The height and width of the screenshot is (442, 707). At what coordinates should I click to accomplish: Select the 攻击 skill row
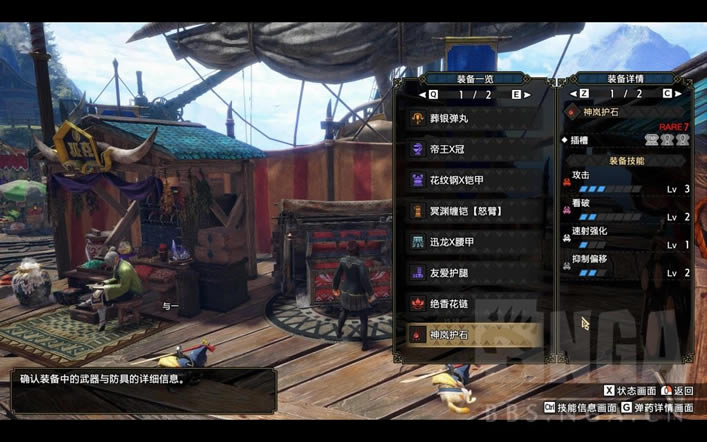630,181
